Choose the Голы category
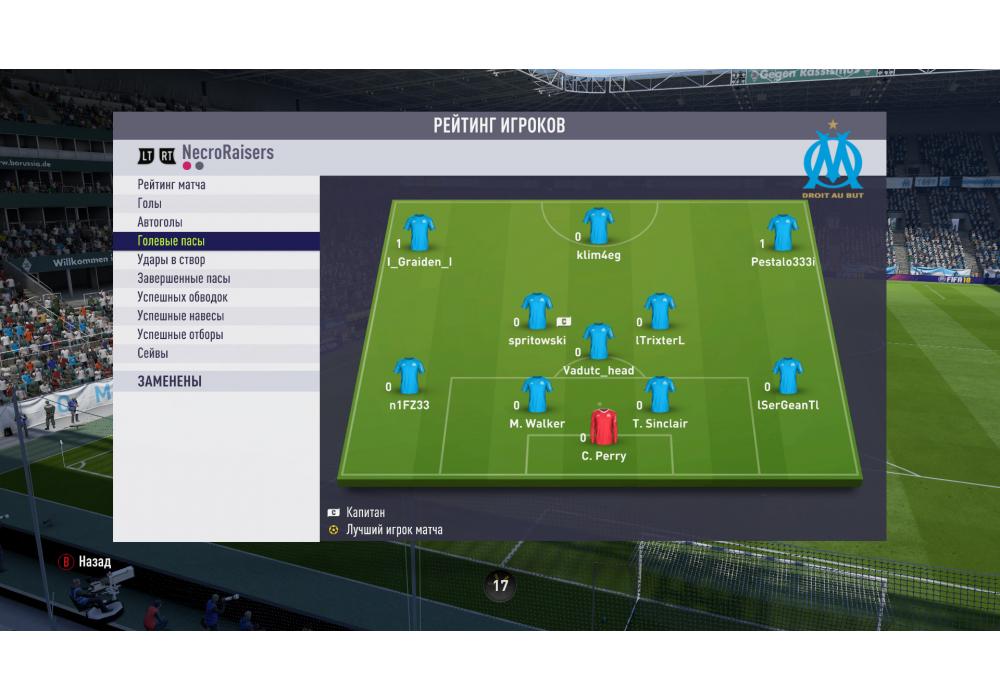 coord(149,204)
